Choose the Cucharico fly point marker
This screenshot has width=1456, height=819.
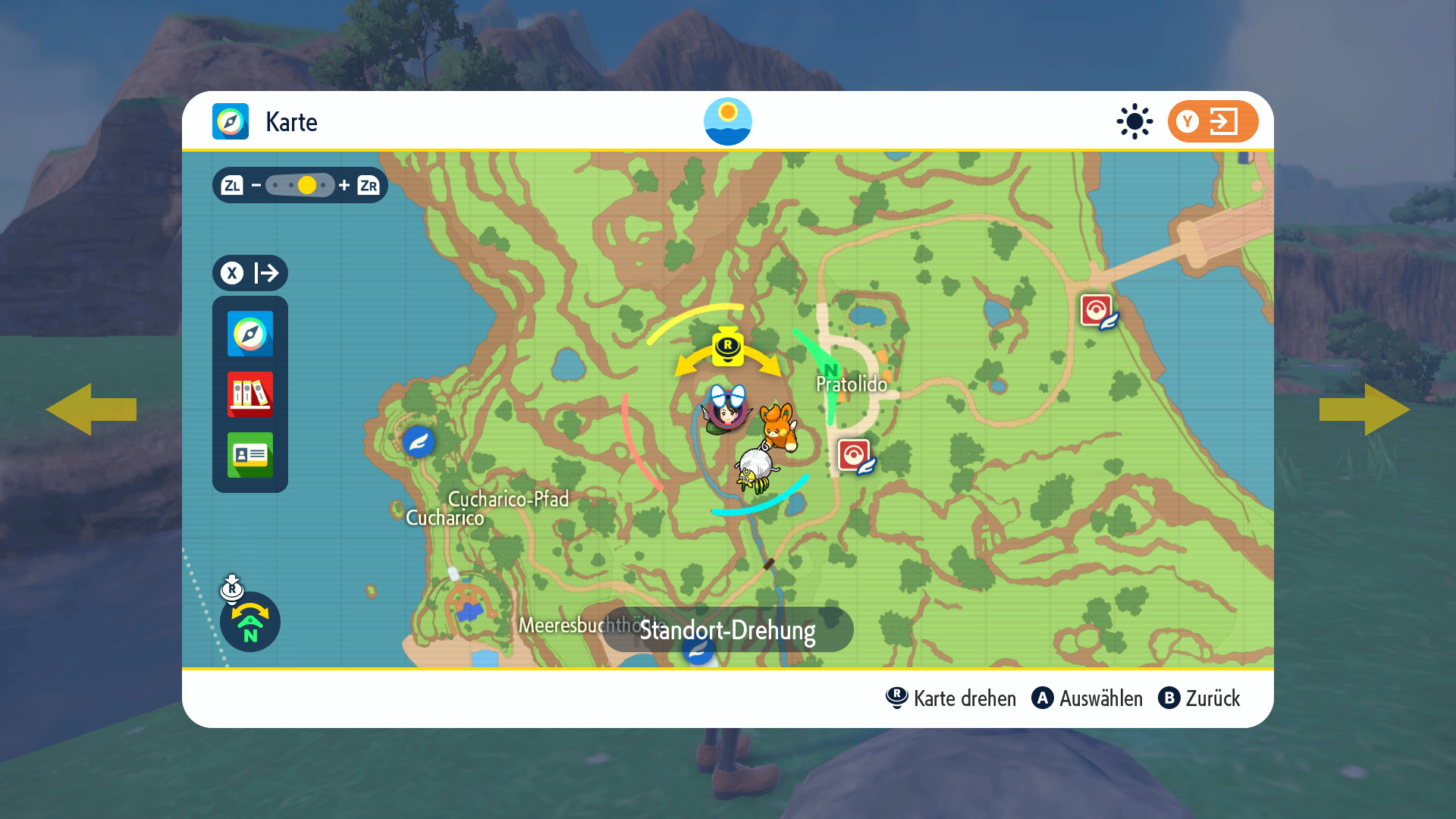[x=418, y=441]
